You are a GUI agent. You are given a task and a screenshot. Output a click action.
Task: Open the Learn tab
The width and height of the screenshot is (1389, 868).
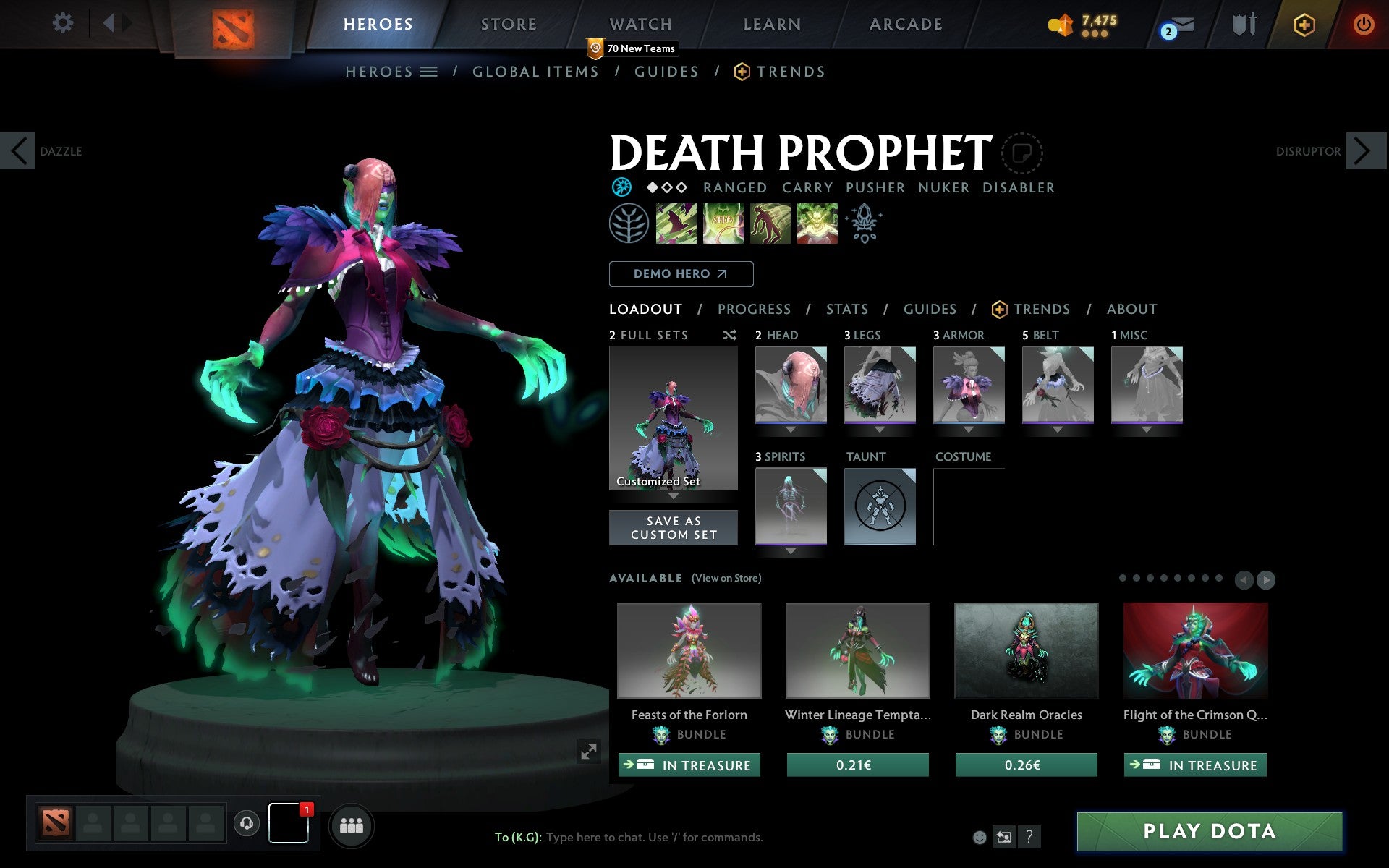772,24
